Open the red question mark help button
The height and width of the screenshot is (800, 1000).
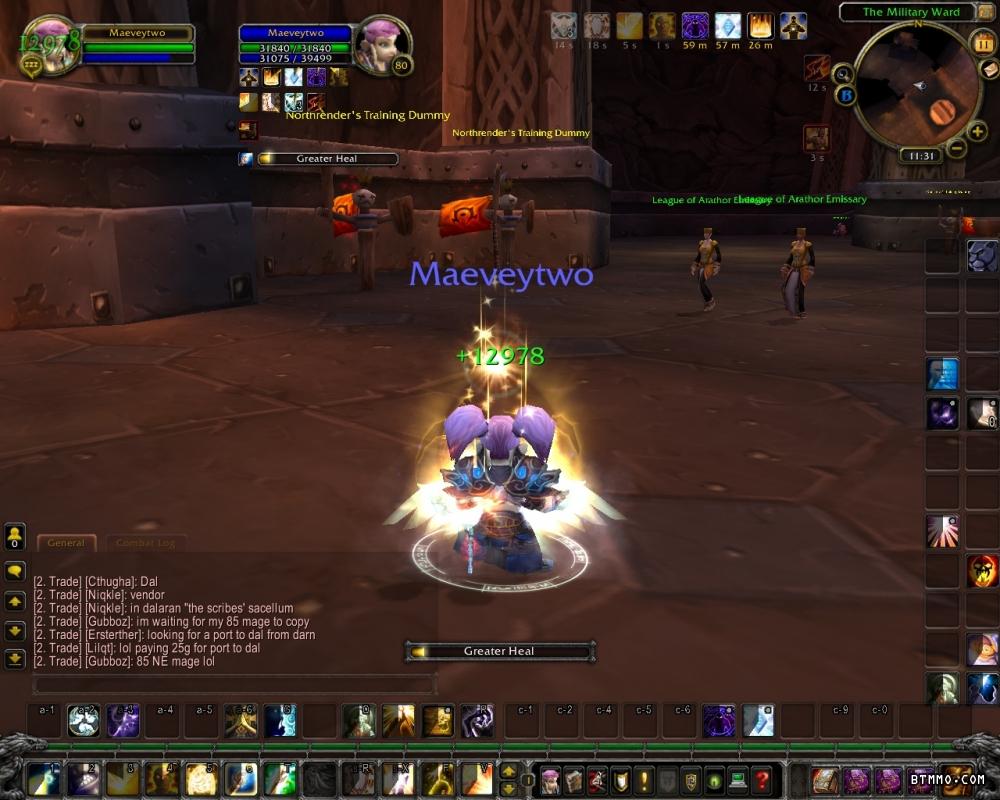762,779
